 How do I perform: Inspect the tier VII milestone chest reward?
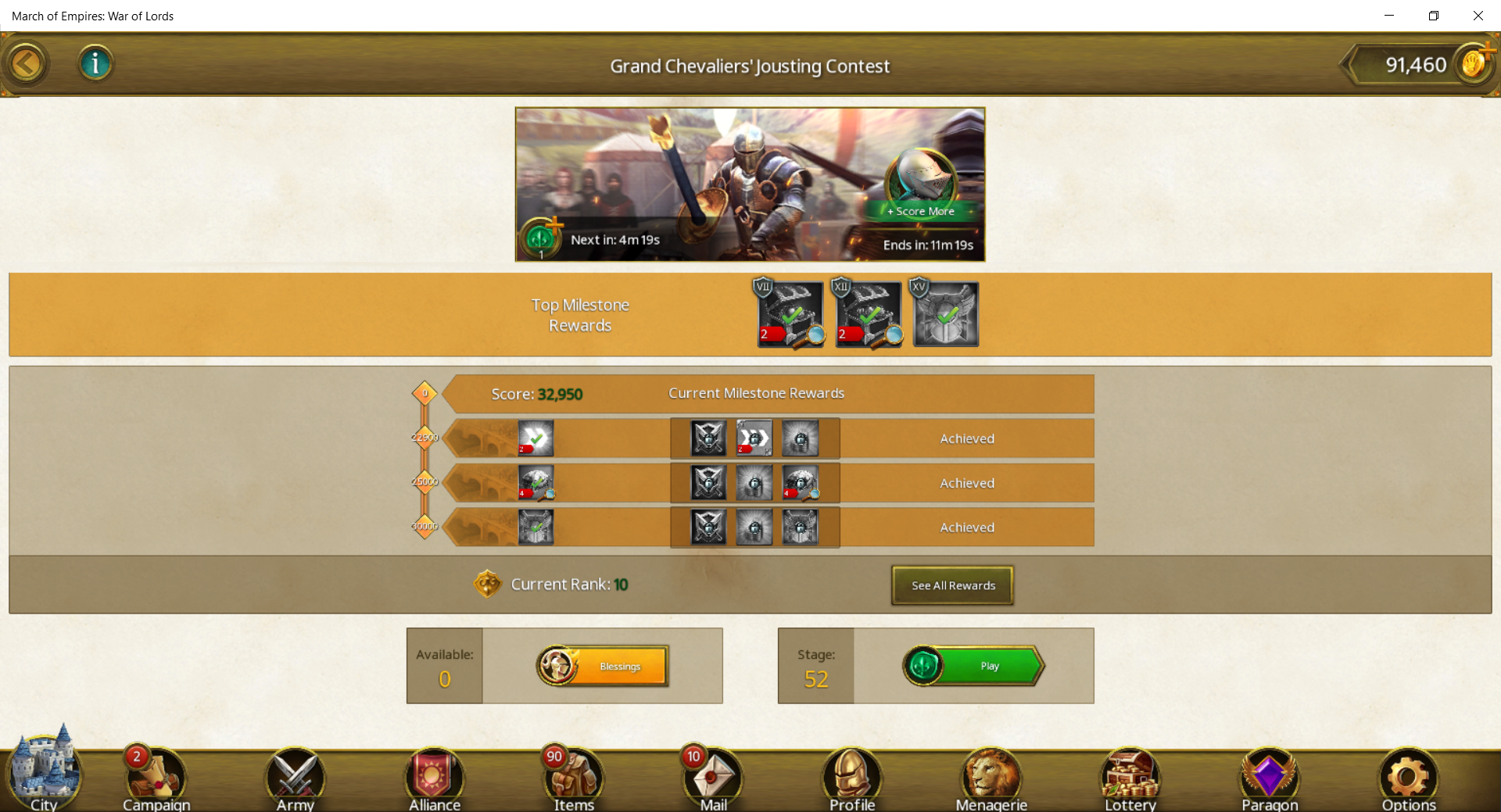click(790, 314)
